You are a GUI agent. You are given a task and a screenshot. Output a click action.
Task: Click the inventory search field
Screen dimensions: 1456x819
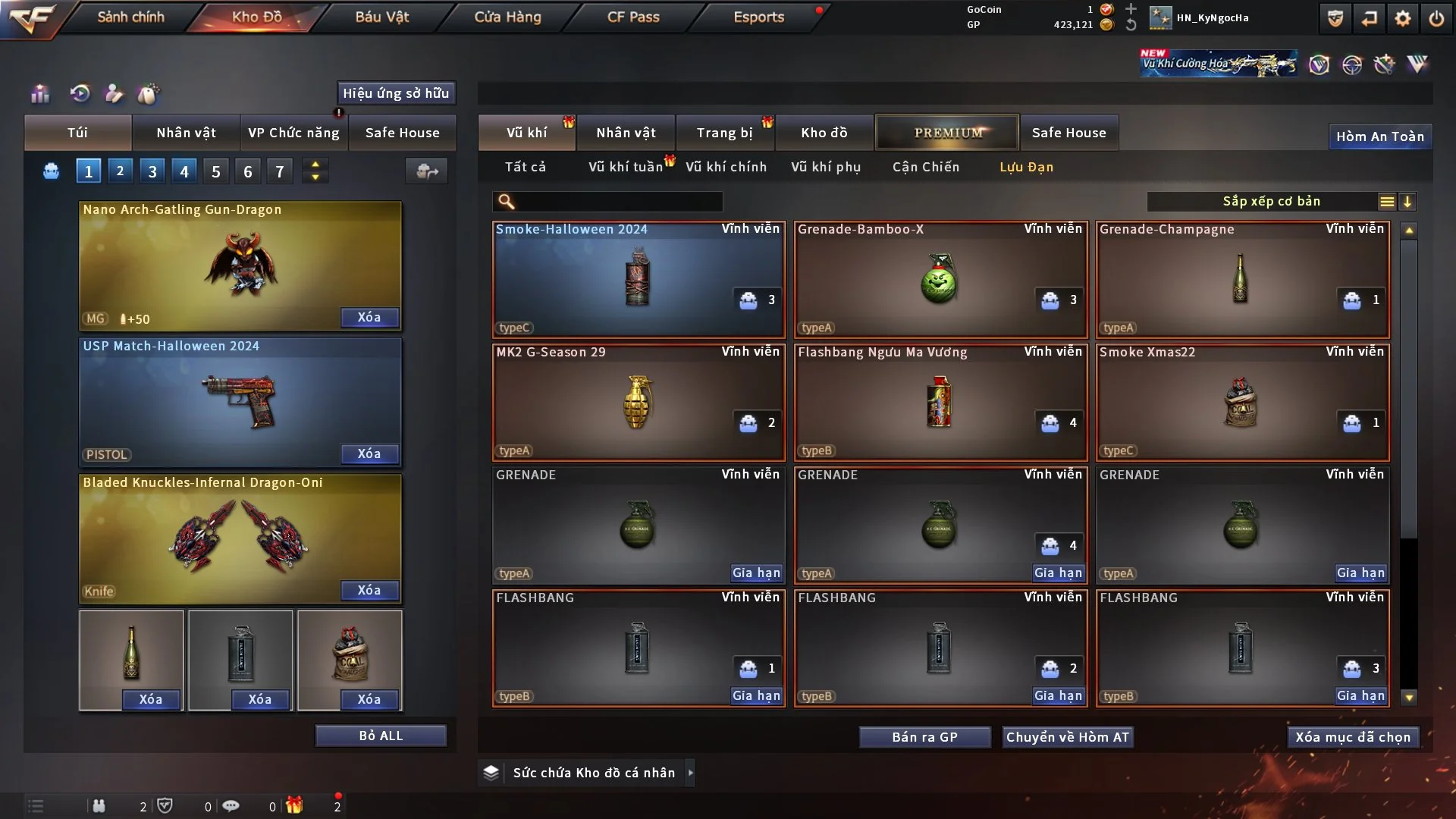618,201
